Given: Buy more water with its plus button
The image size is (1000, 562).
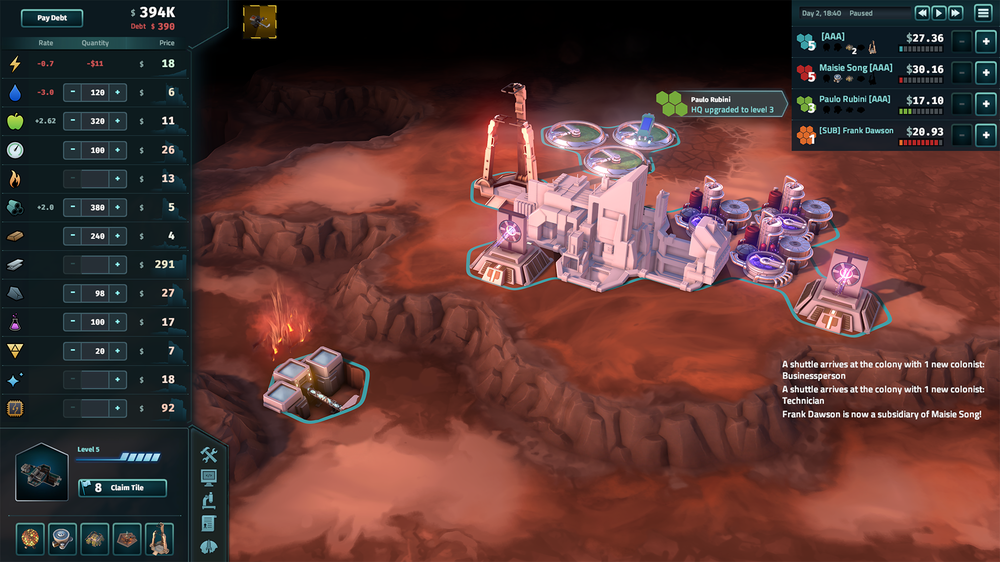Looking at the screenshot, I should 118,92.
